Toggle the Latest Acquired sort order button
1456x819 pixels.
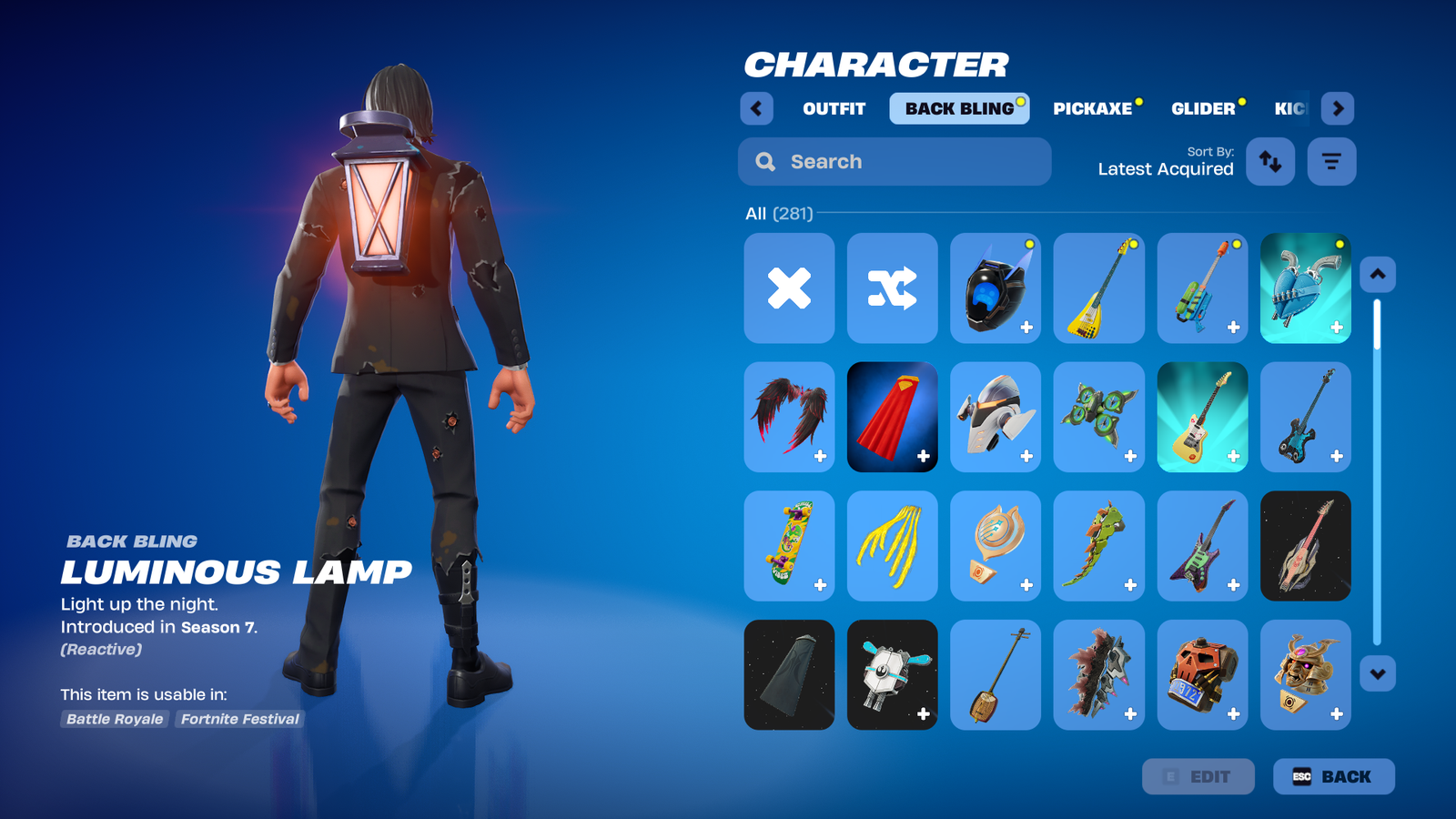(x=1269, y=162)
